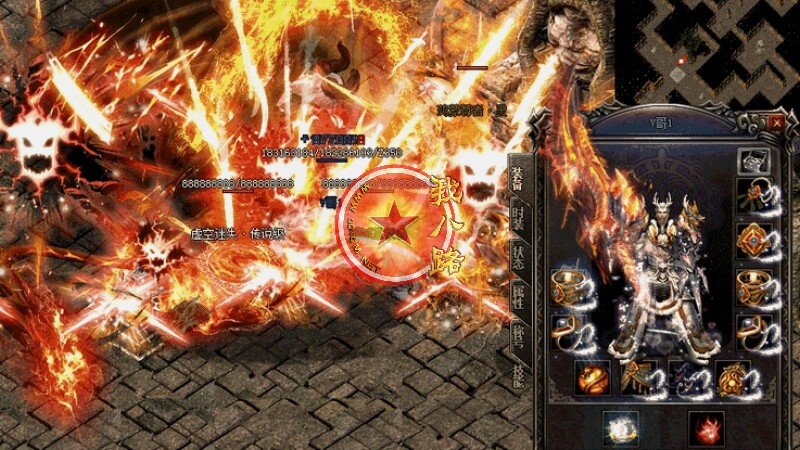
Task: Show the 状态 (Status) tab
Action: pyautogui.click(x=518, y=253)
